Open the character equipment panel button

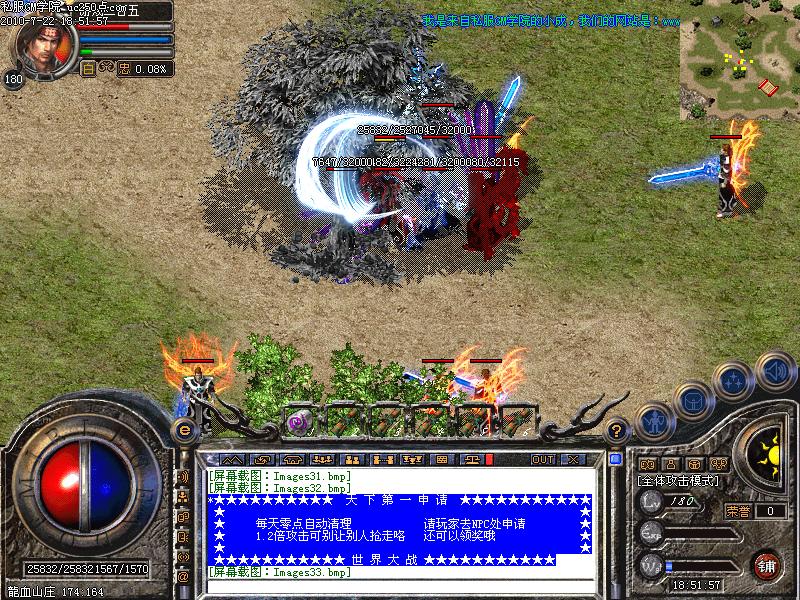click(x=652, y=423)
